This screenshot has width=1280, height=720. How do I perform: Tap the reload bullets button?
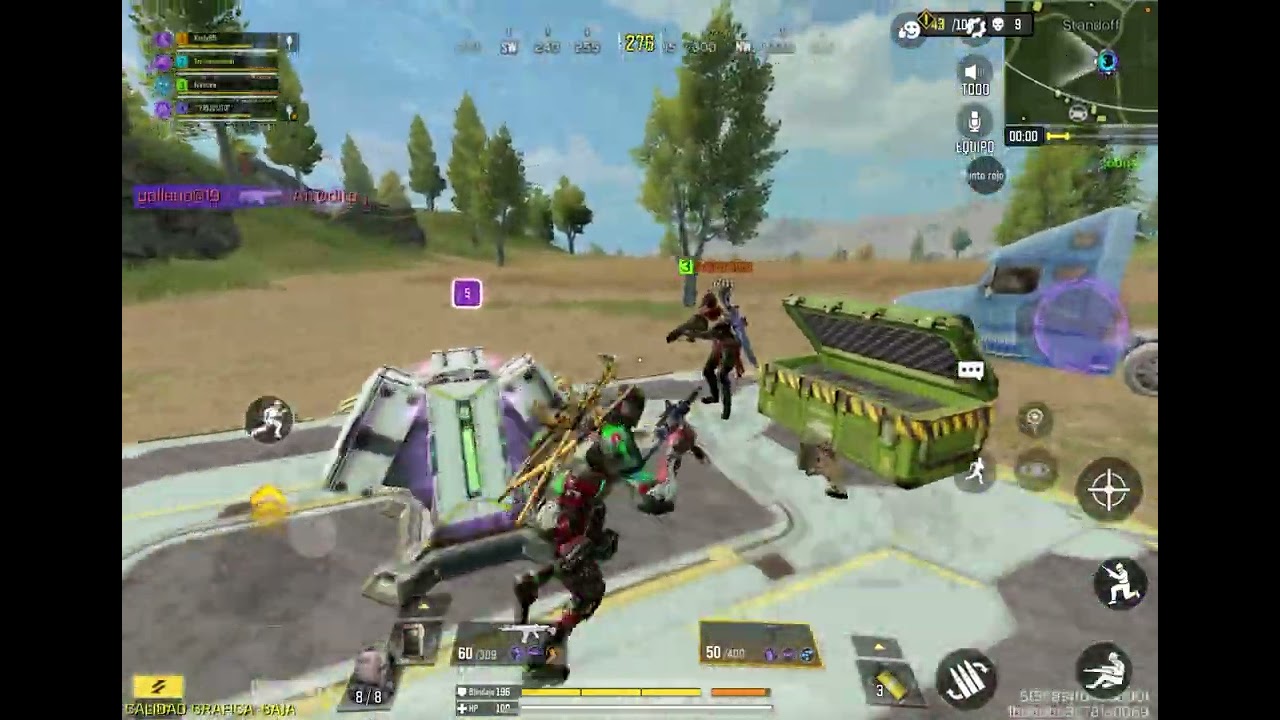pos(965,679)
